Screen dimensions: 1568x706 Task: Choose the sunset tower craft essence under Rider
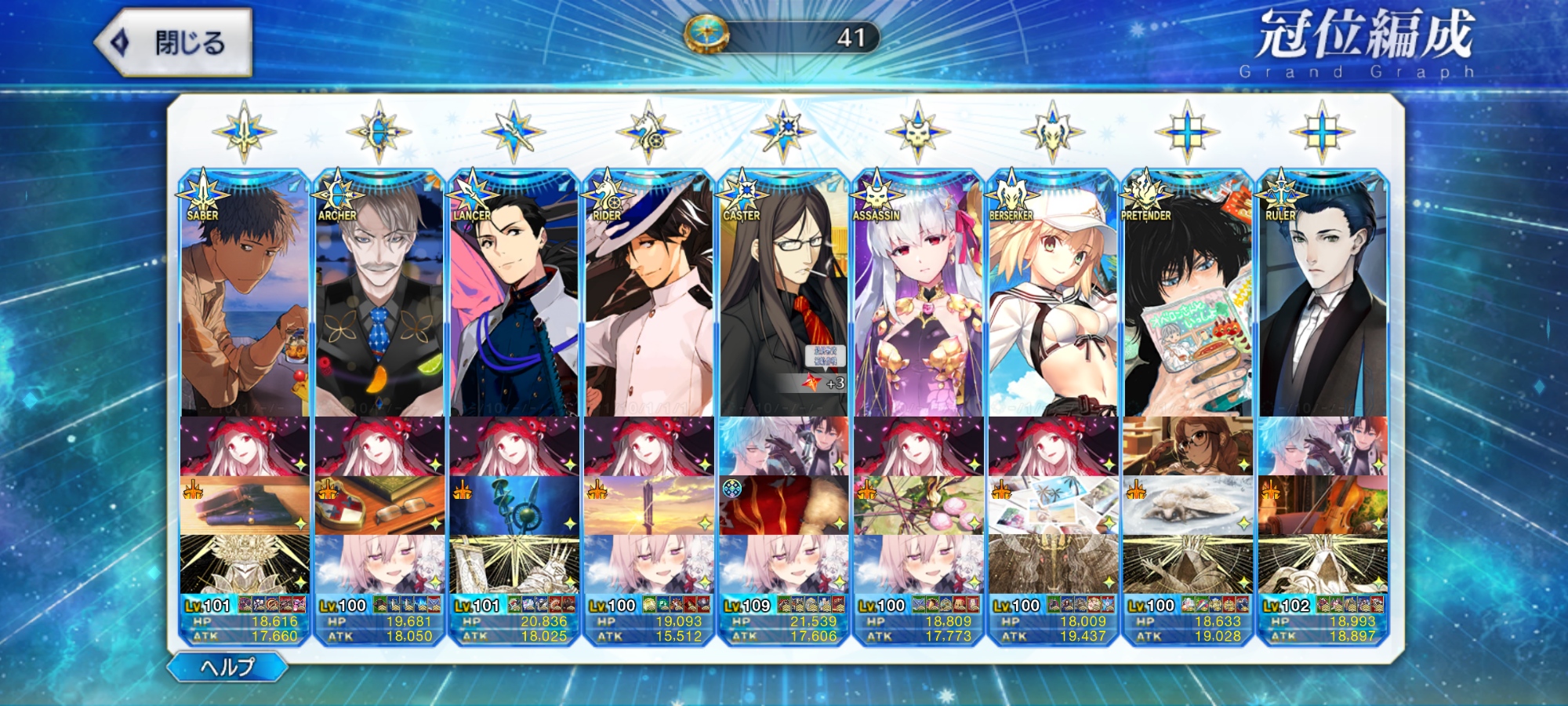pyautogui.click(x=649, y=505)
